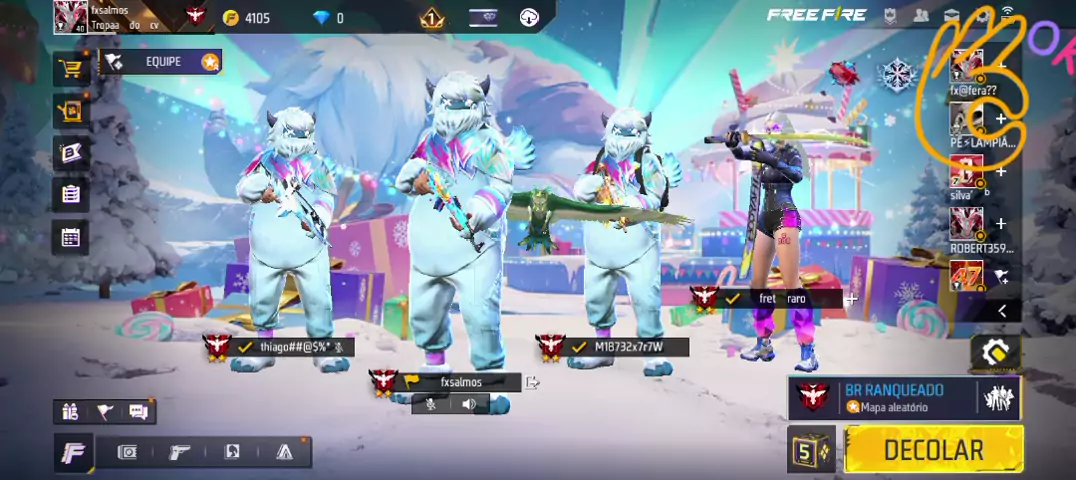This screenshot has width=1076, height=480.
Task: Toggle the microphone under fxsalmos
Action: (x=431, y=404)
